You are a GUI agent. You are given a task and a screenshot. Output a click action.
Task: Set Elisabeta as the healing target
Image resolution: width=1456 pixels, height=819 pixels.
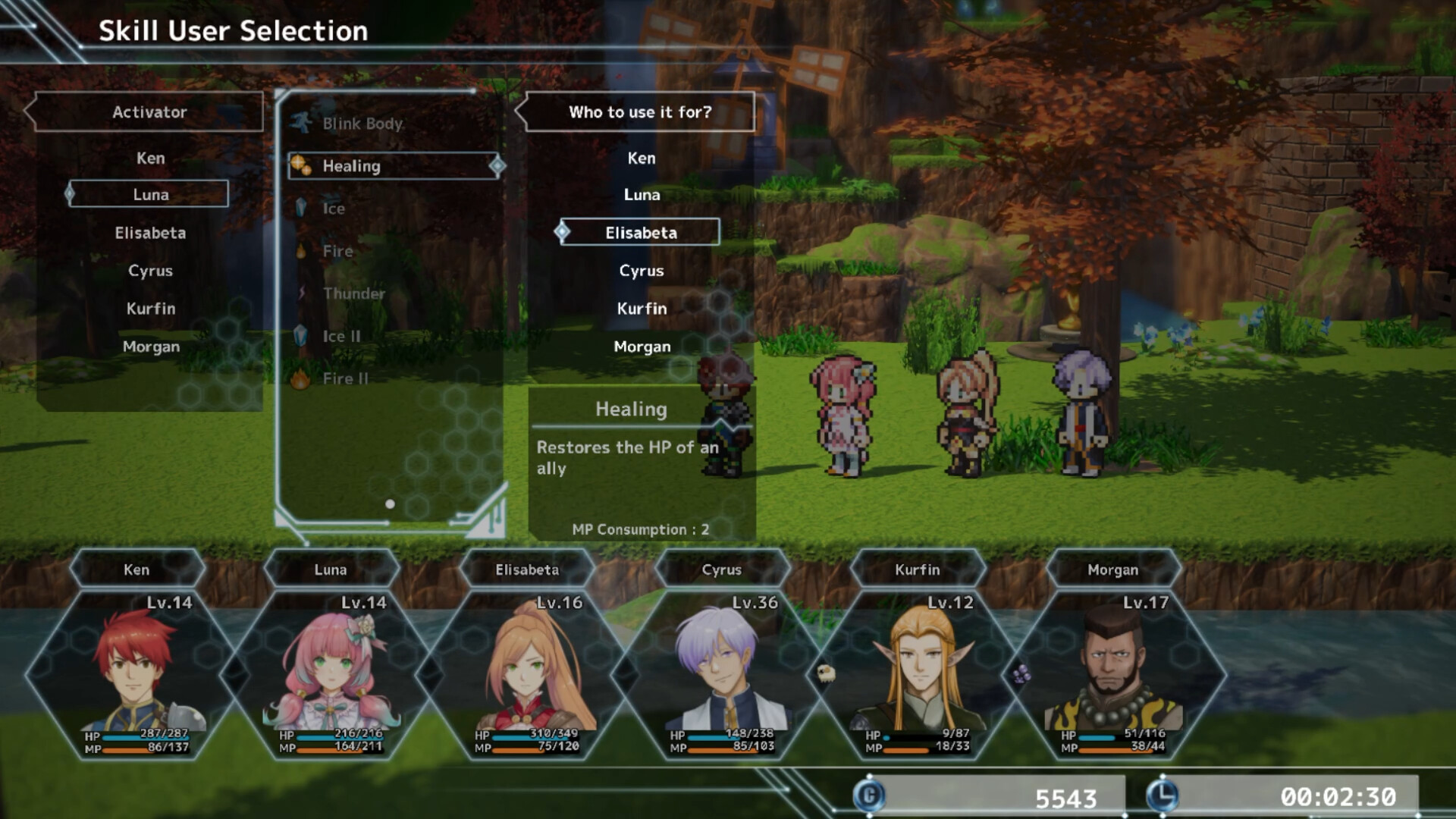(640, 232)
